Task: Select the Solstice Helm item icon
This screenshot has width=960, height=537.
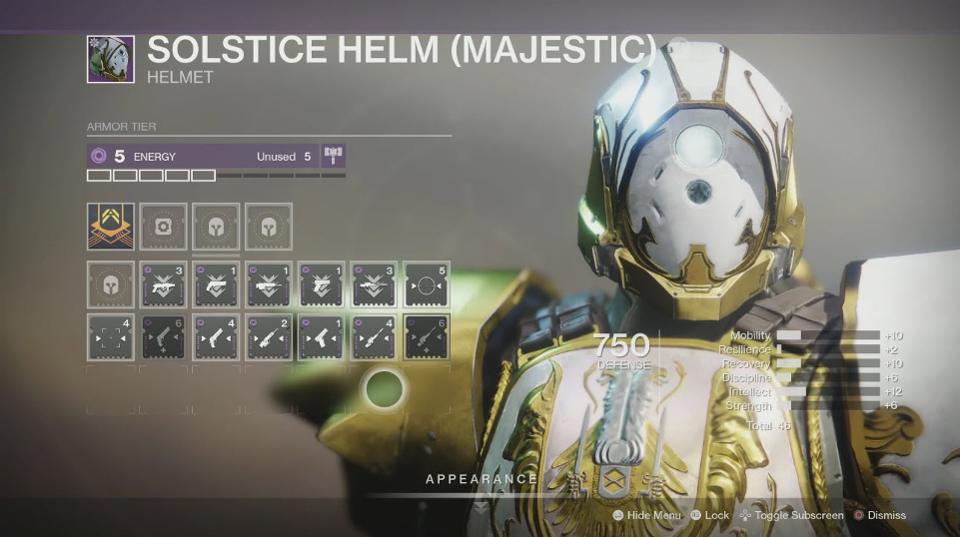Action: pos(110,60)
